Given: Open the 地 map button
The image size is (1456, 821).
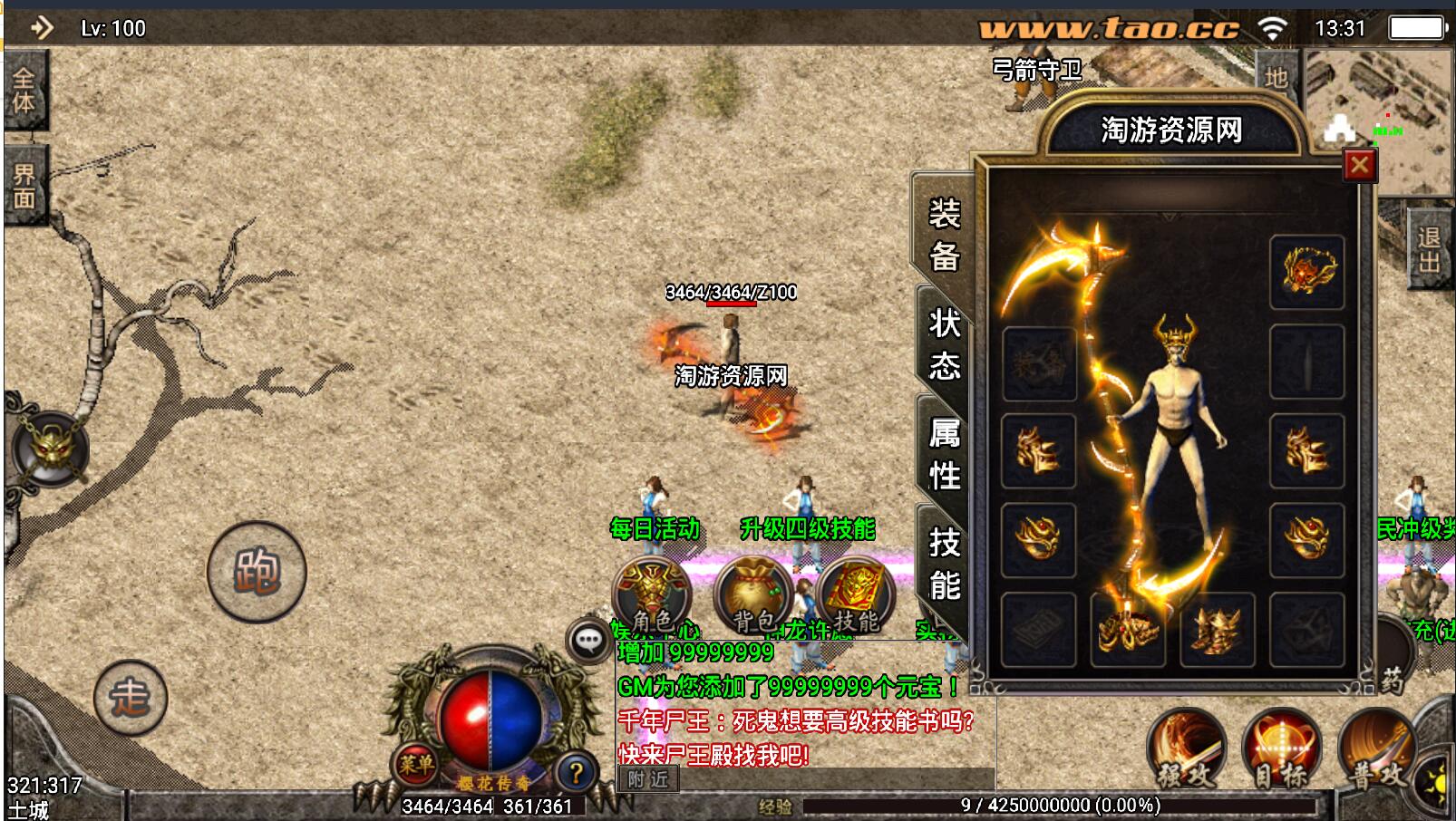Looking at the screenshot, I should point(1276,78).
